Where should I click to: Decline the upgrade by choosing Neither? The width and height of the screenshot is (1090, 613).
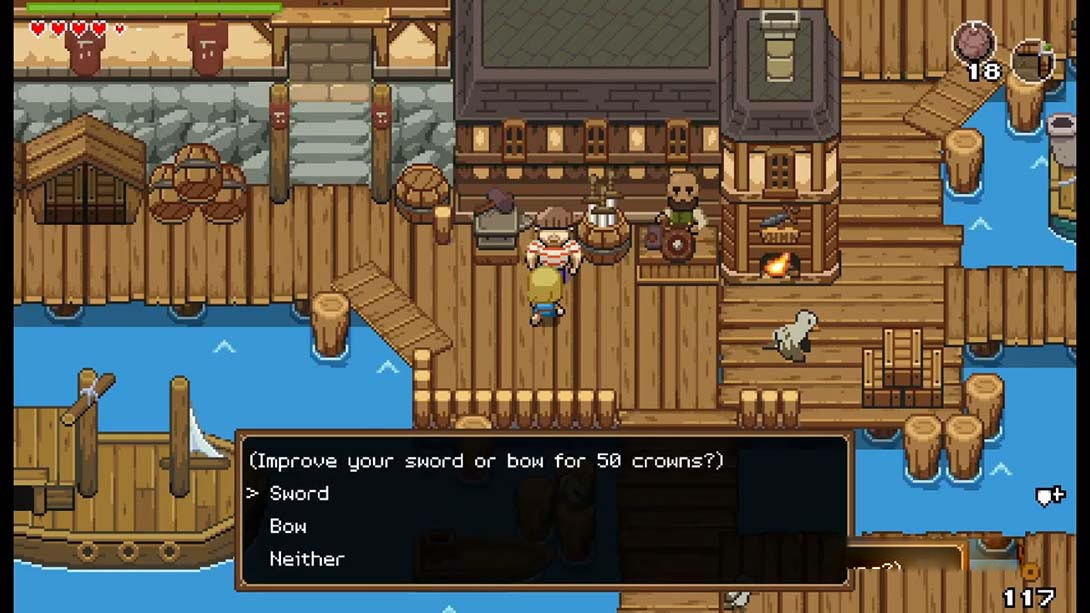(x=307, y=559)
